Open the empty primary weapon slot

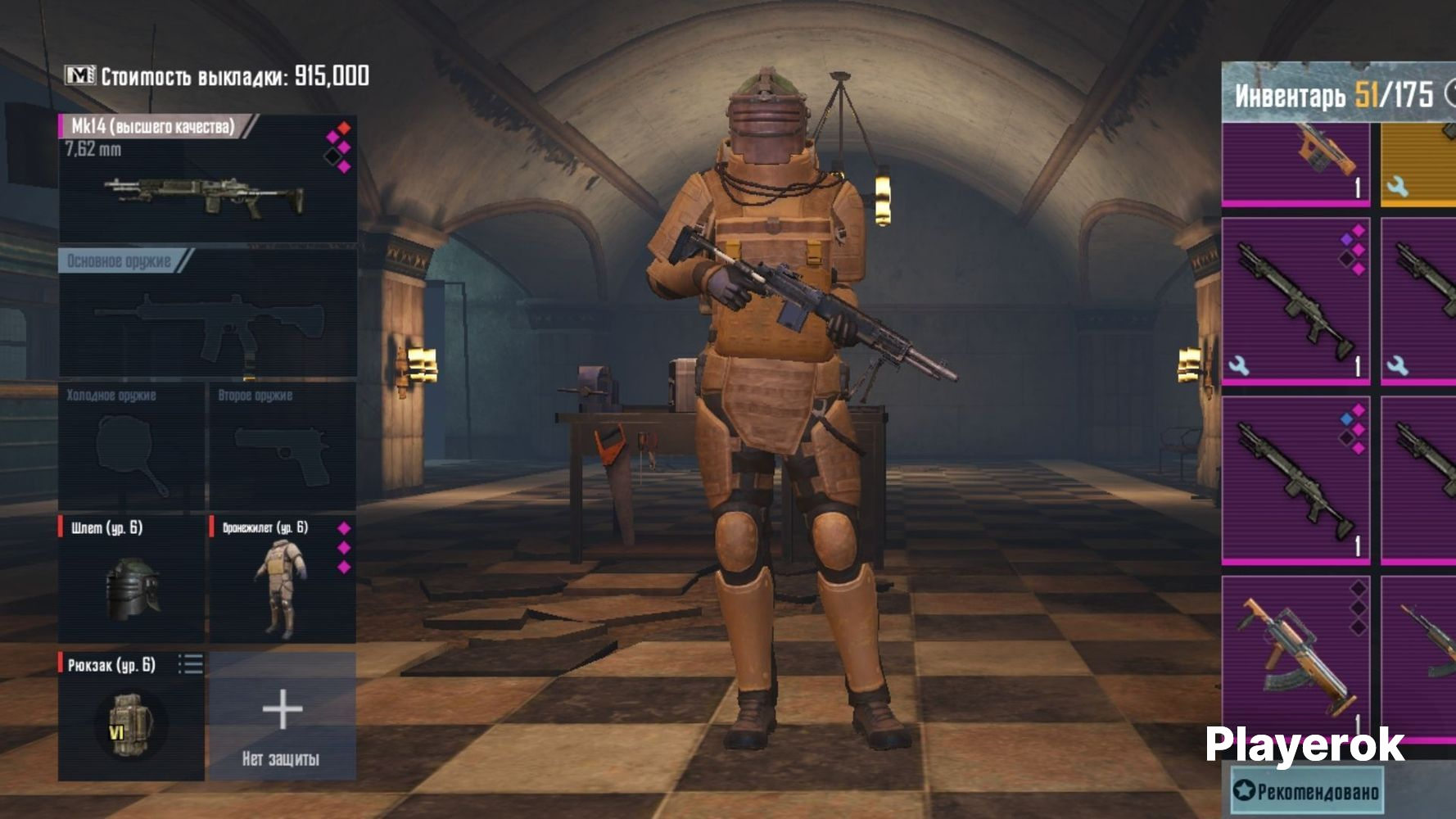(207, 313)
